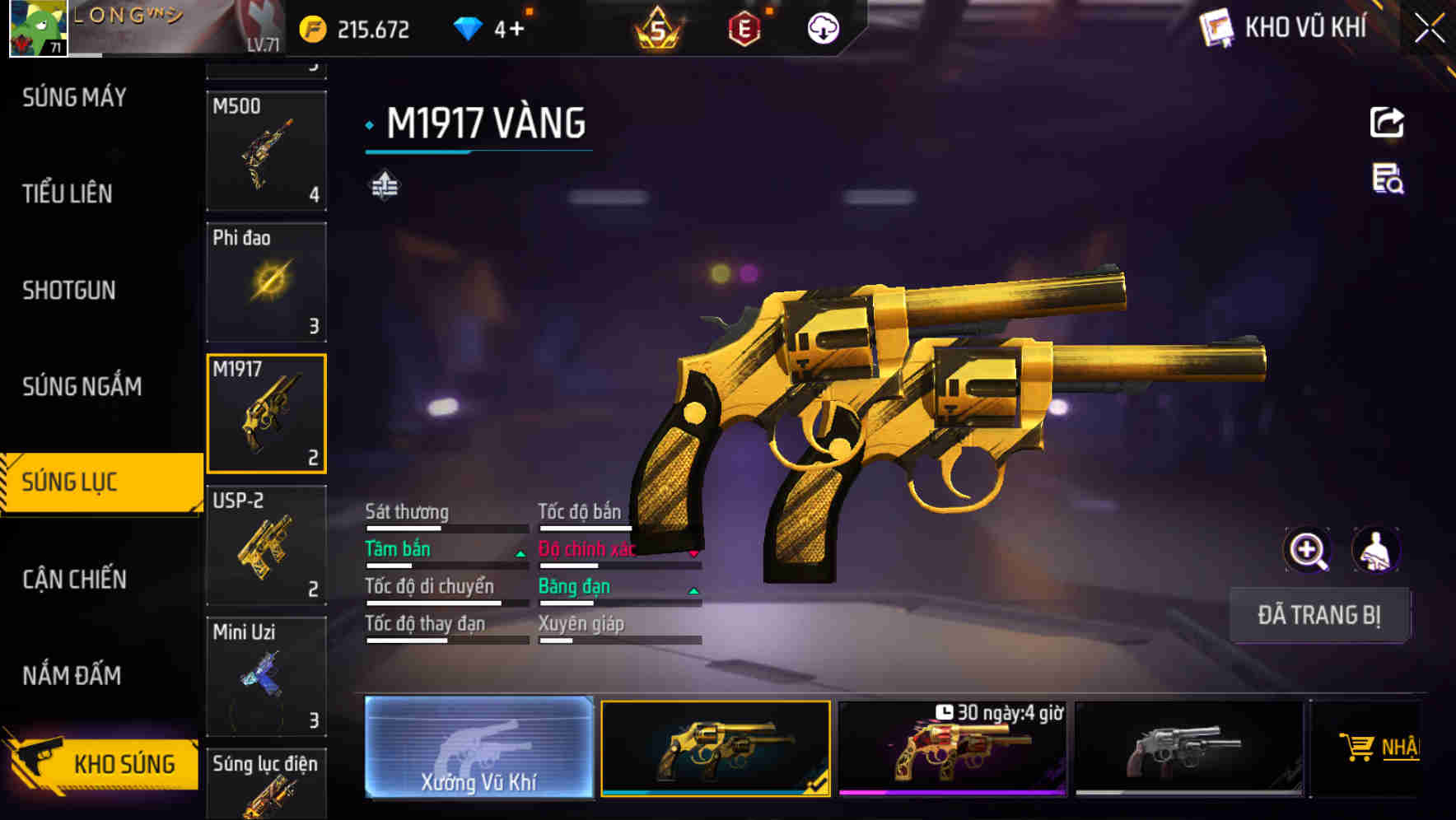1456x820 pixels.
Task: Show the Súng Ngắm category
Action: (x=82, y=386)
